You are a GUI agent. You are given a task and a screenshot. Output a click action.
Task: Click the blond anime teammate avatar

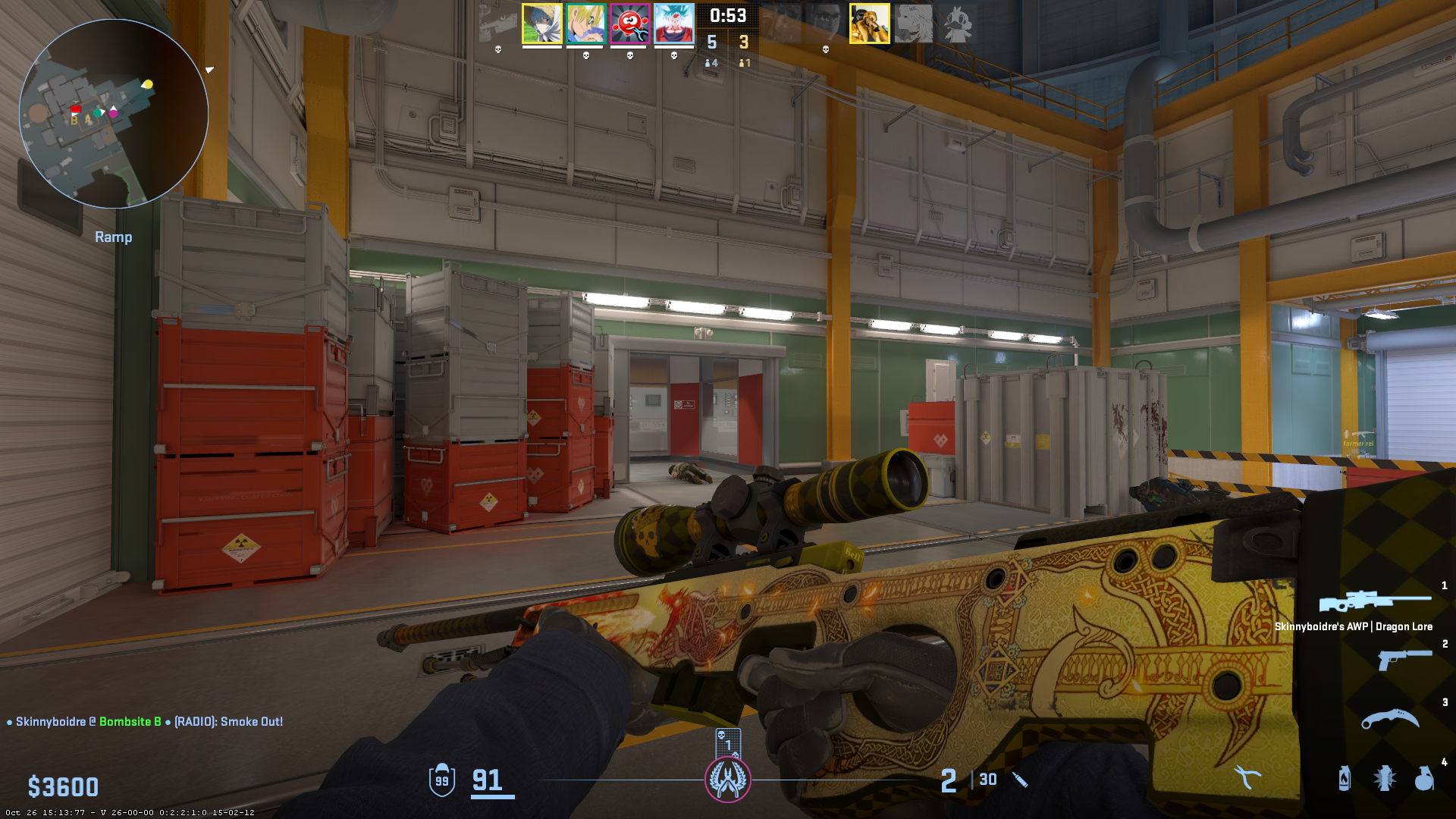pyautogui.click(x=585, y=24)
